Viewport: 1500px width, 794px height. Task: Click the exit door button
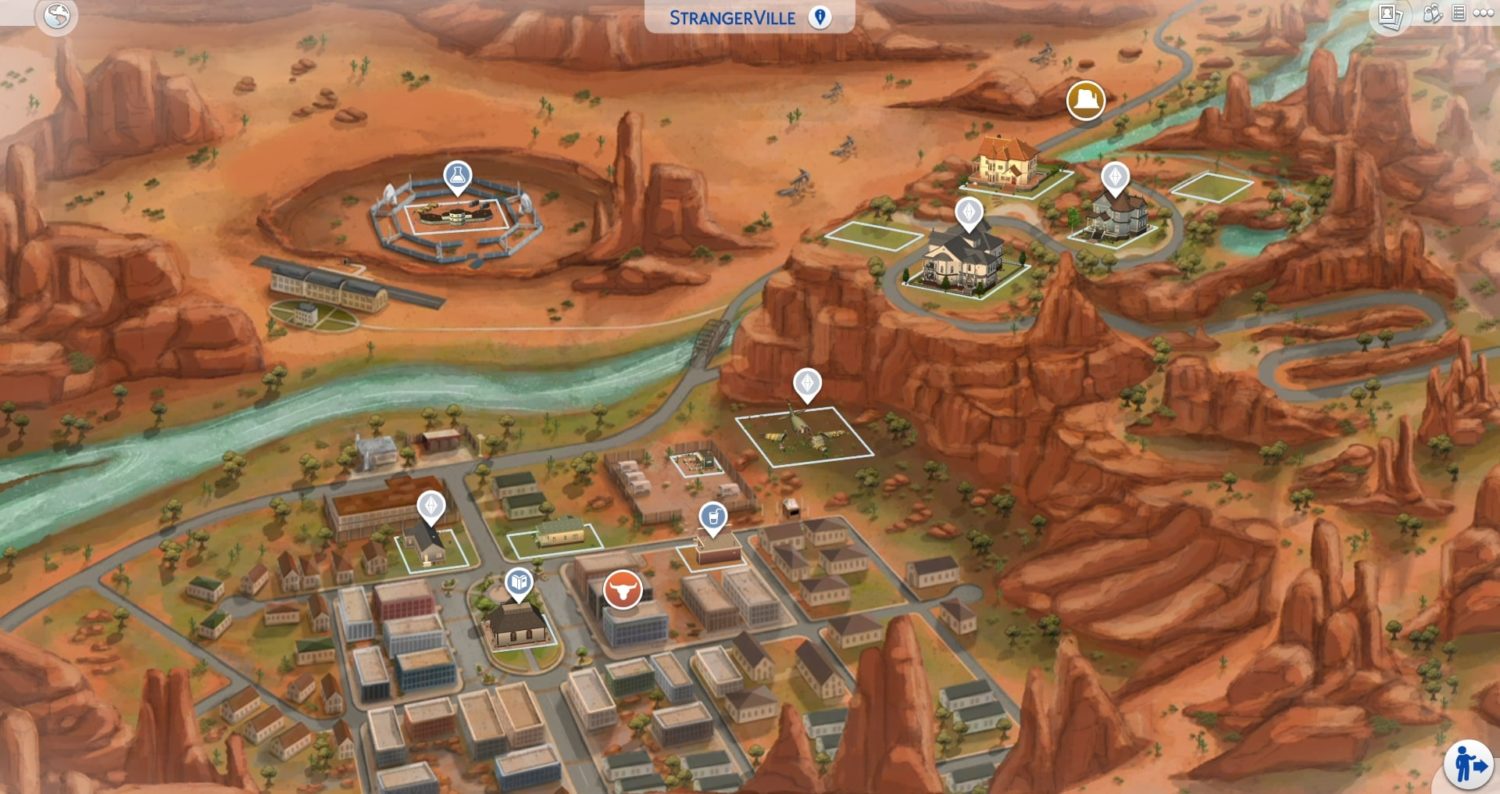(1467, 765)
